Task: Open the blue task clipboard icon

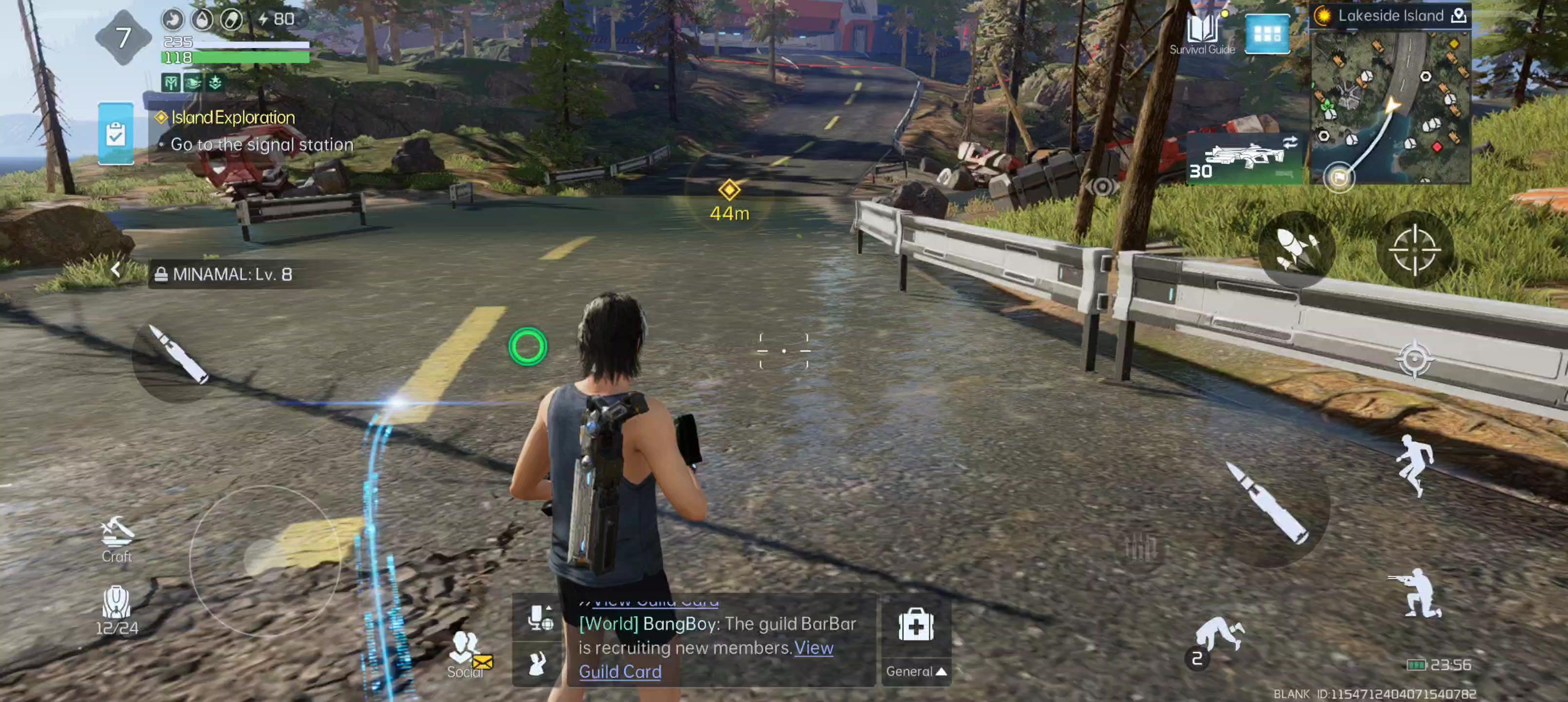Action: [116, 134]
